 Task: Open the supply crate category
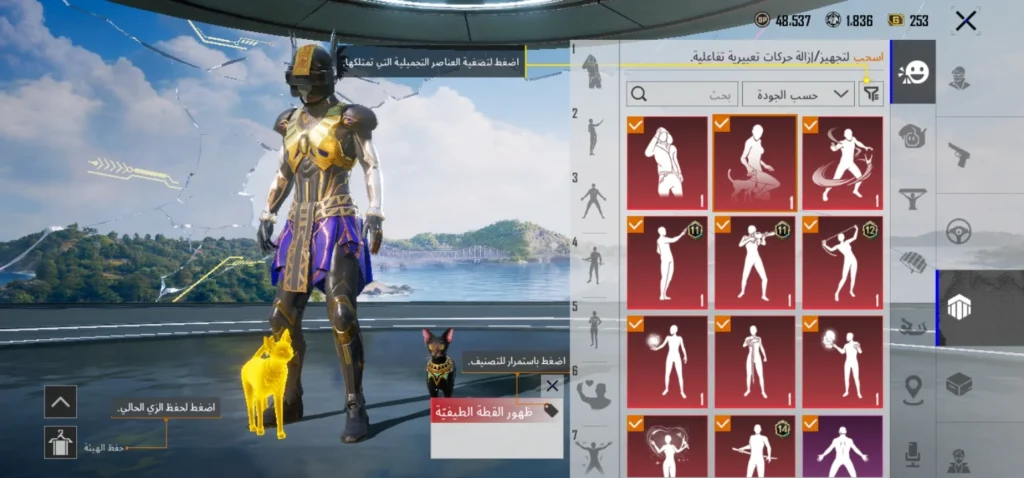(x=959, y=384)
